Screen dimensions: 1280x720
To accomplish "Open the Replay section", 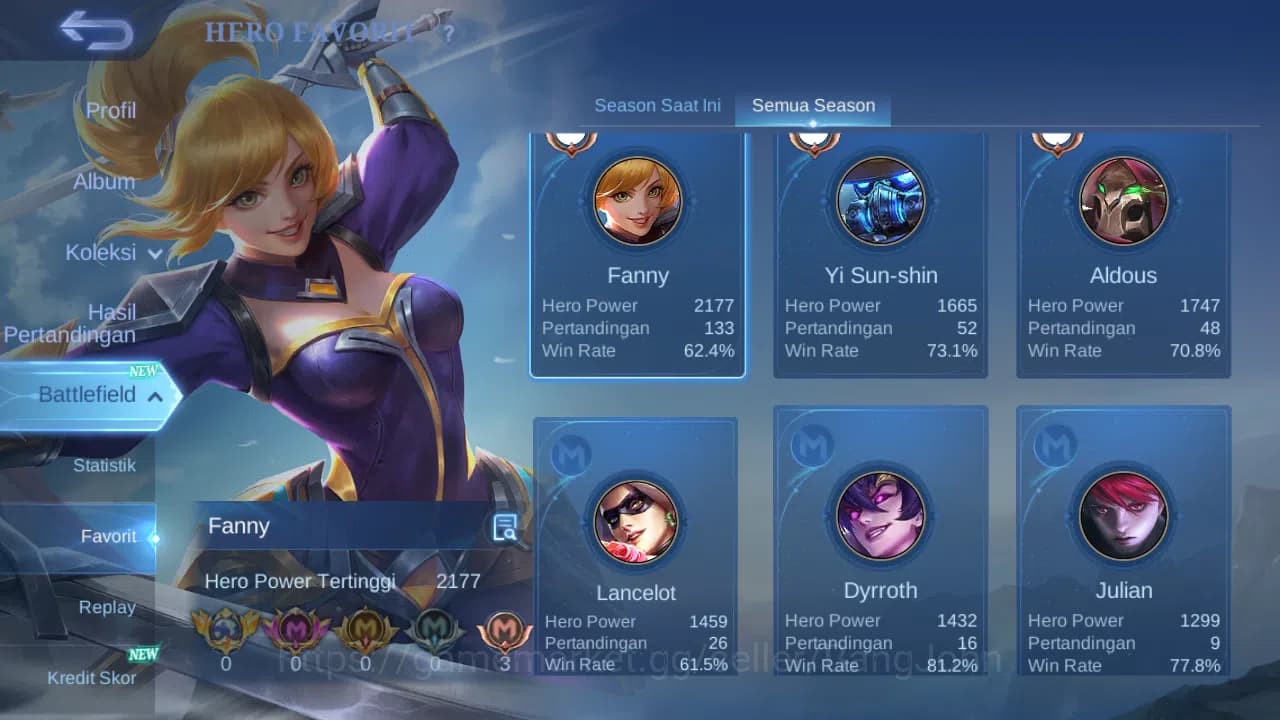I will click(x=107, y=607).
